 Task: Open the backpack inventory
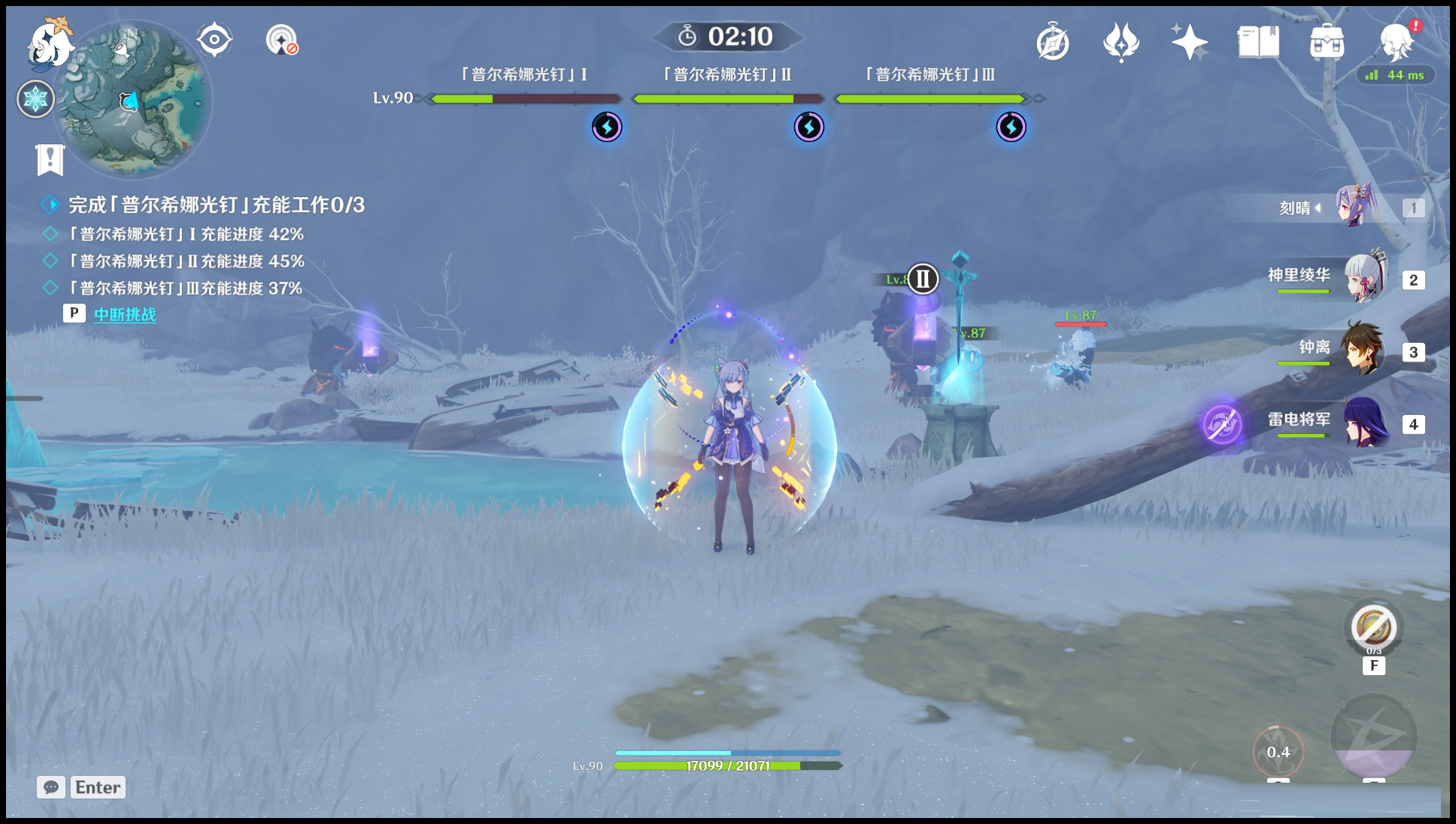pyautogui.click(x=1327, y=42)
